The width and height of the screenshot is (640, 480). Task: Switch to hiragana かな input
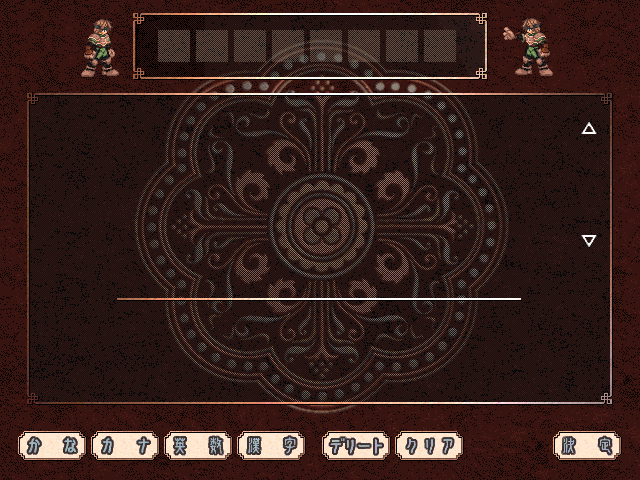click(53, 446)
